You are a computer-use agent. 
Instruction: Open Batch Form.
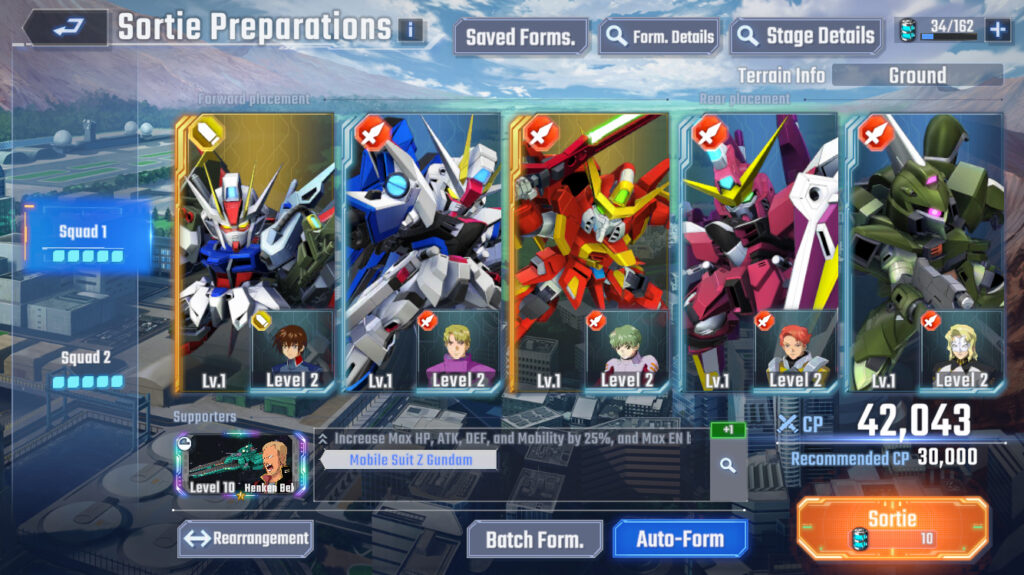(x=534, y=539)
